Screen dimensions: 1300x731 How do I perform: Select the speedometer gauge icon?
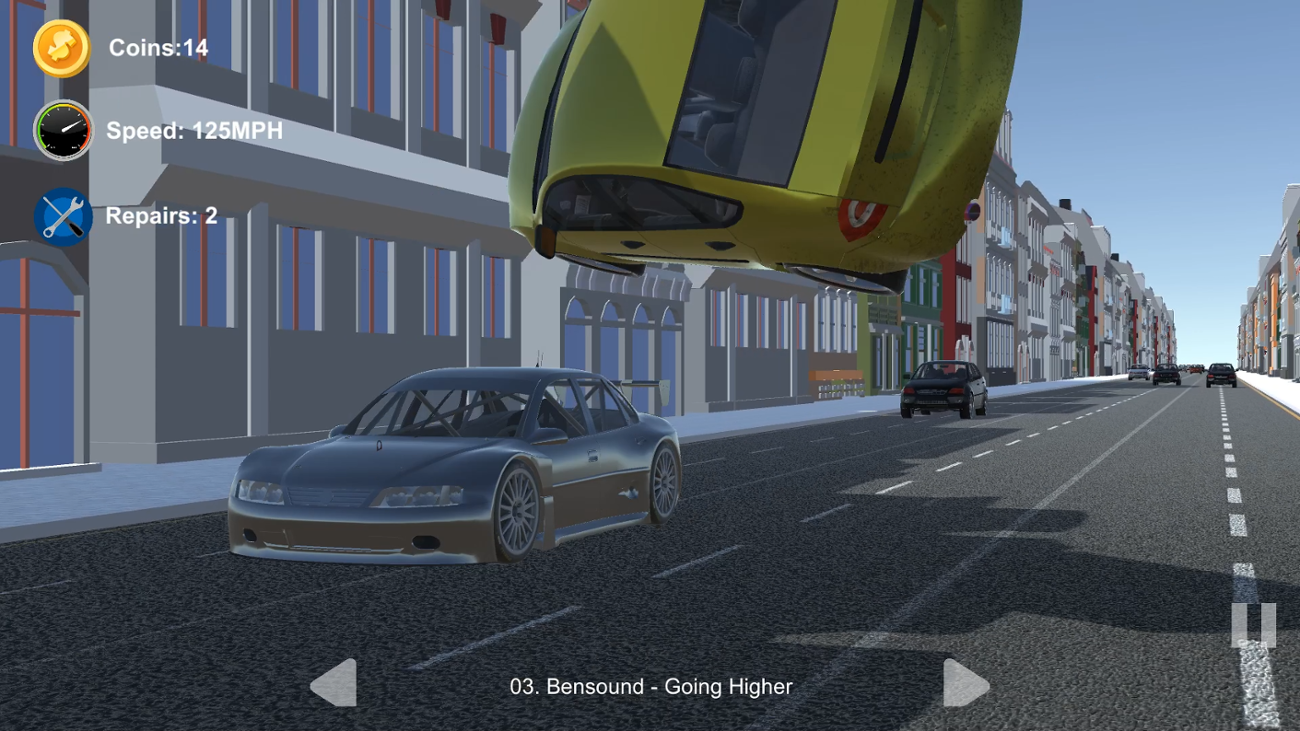pos(62,130)
